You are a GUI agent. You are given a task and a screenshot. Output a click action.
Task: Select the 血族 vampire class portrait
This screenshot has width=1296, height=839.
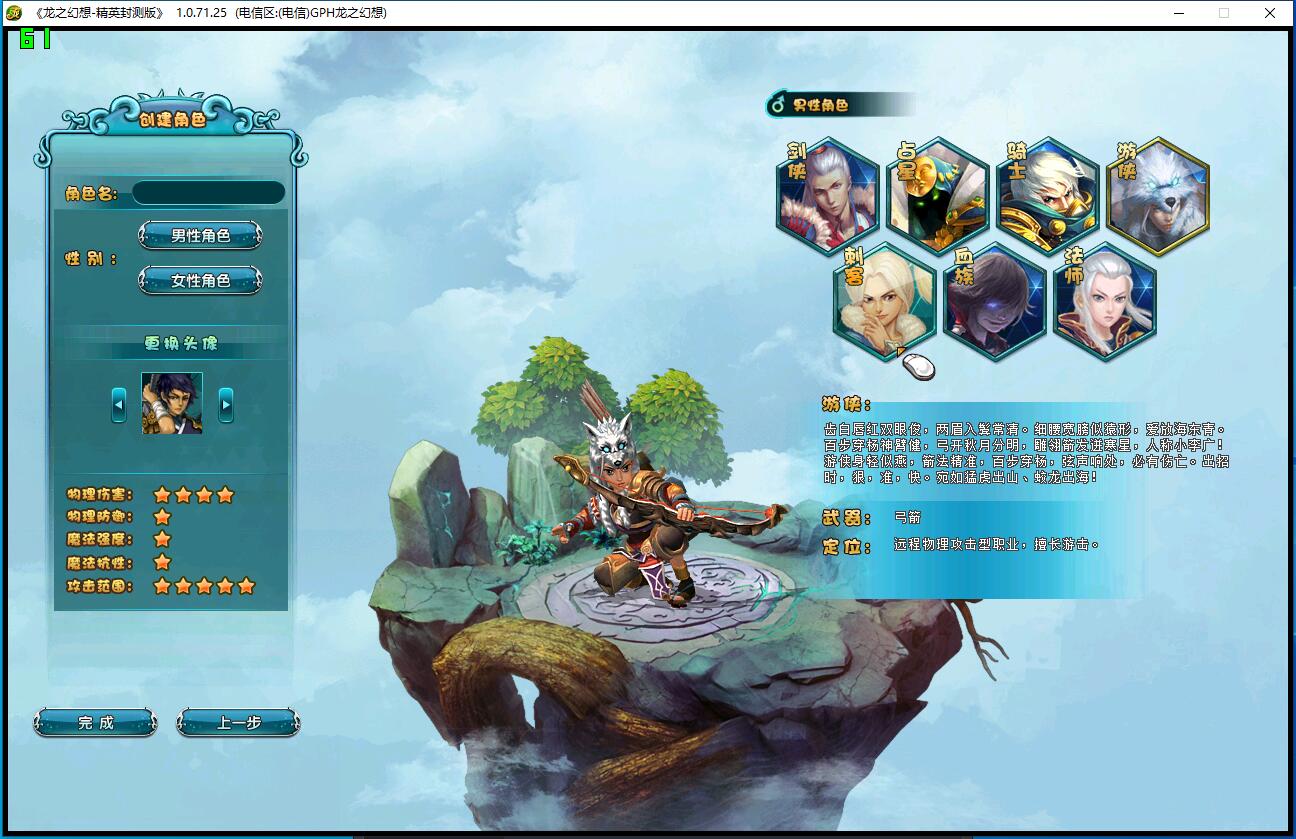coord(994,302)
